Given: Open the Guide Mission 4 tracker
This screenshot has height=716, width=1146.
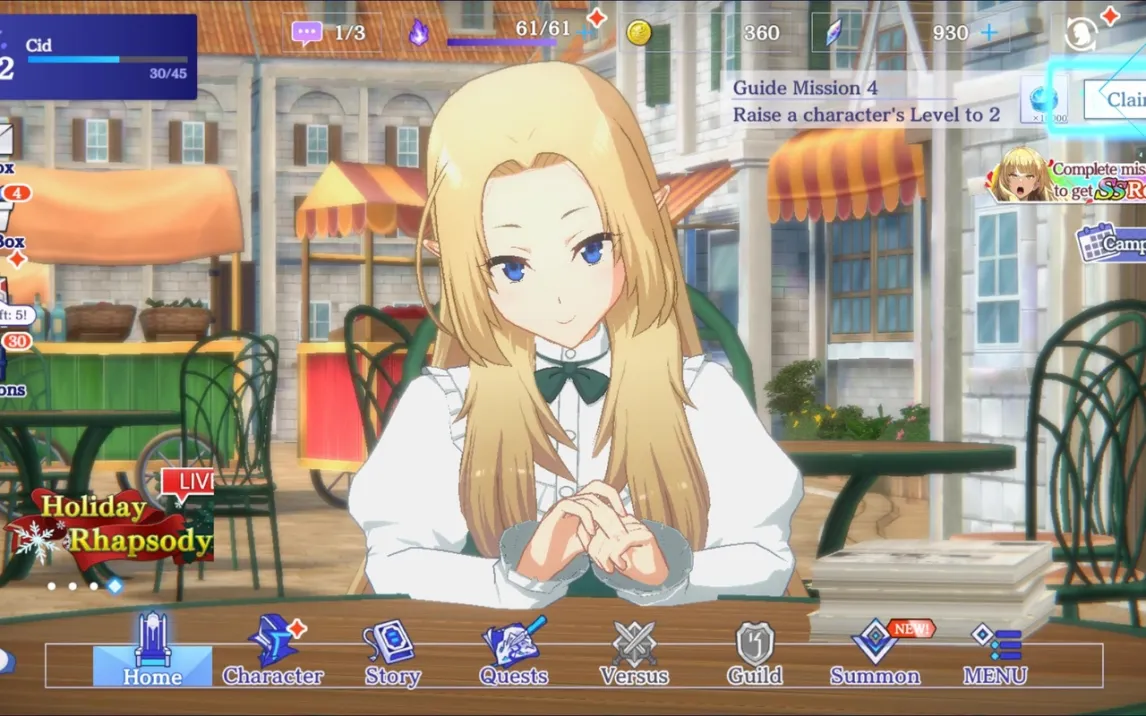Looking at the screenshot, I should coord(865,101).
